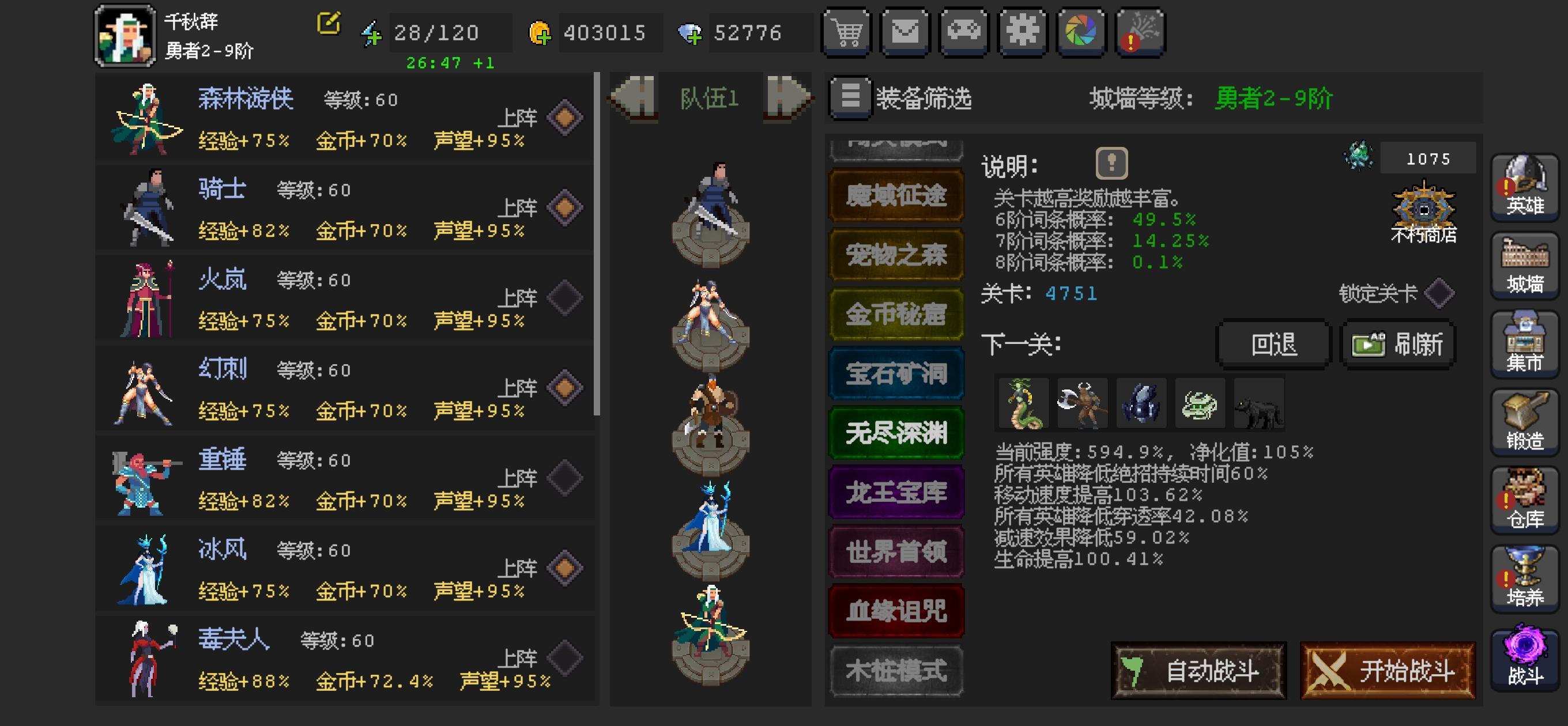The height and width of the screenshot is (726, 1568).
Task: Open the mailbox icon in top toolbar
Action: 906,32
